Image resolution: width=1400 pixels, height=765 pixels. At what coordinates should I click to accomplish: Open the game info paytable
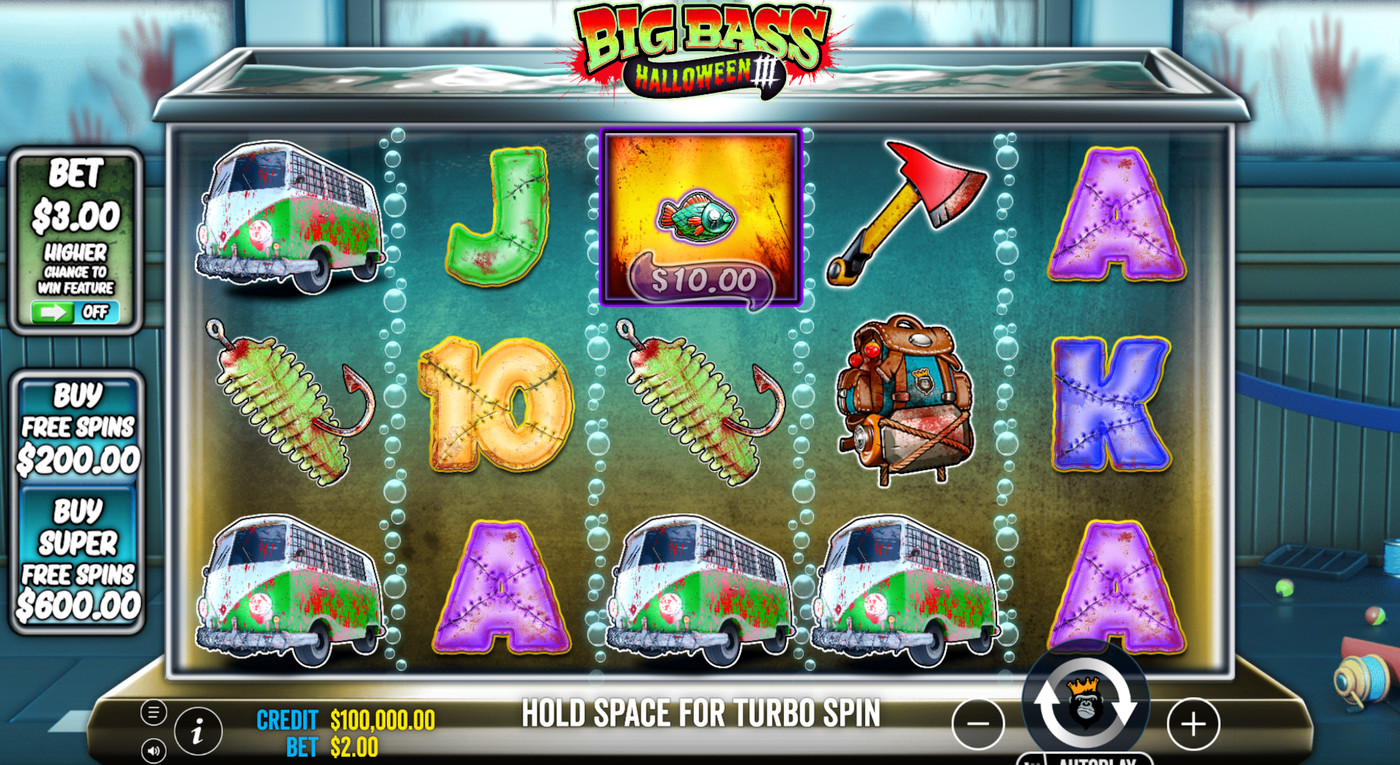198,732
